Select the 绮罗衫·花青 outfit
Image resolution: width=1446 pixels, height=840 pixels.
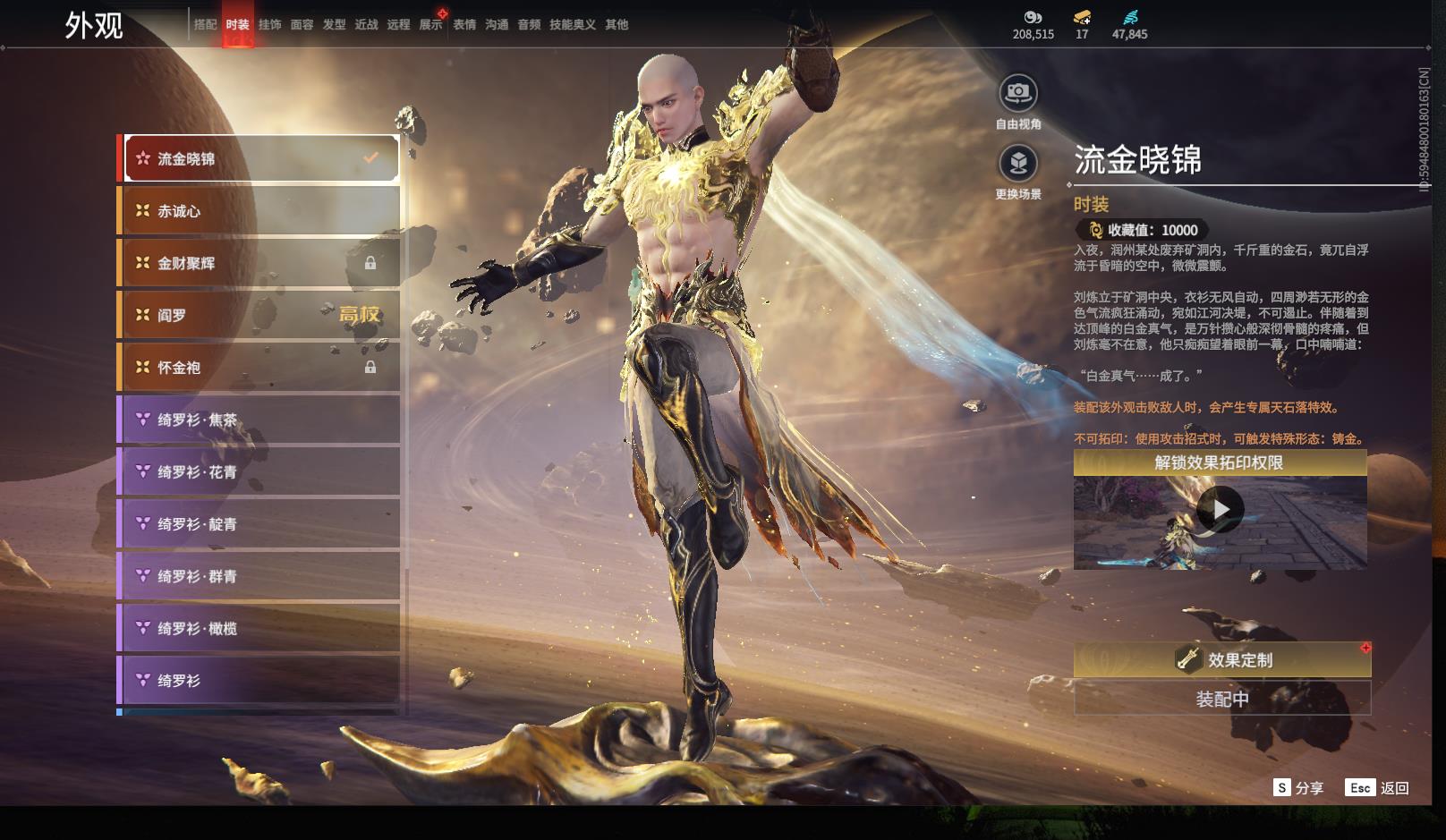[x=259, y=471]
